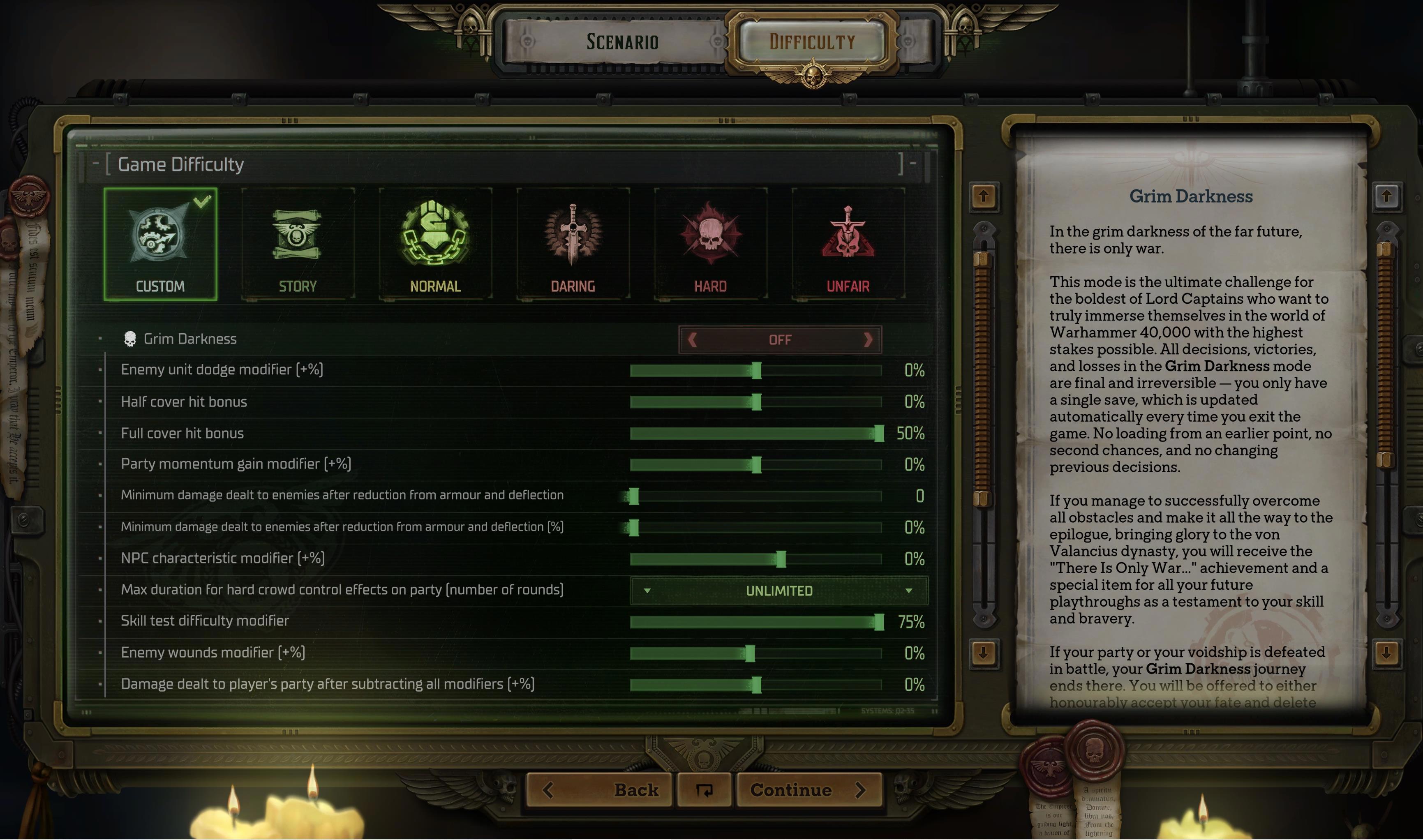Open the max crowd control duration dropdown
This screenshot has width=1423, height=840.
coord(779,591)
